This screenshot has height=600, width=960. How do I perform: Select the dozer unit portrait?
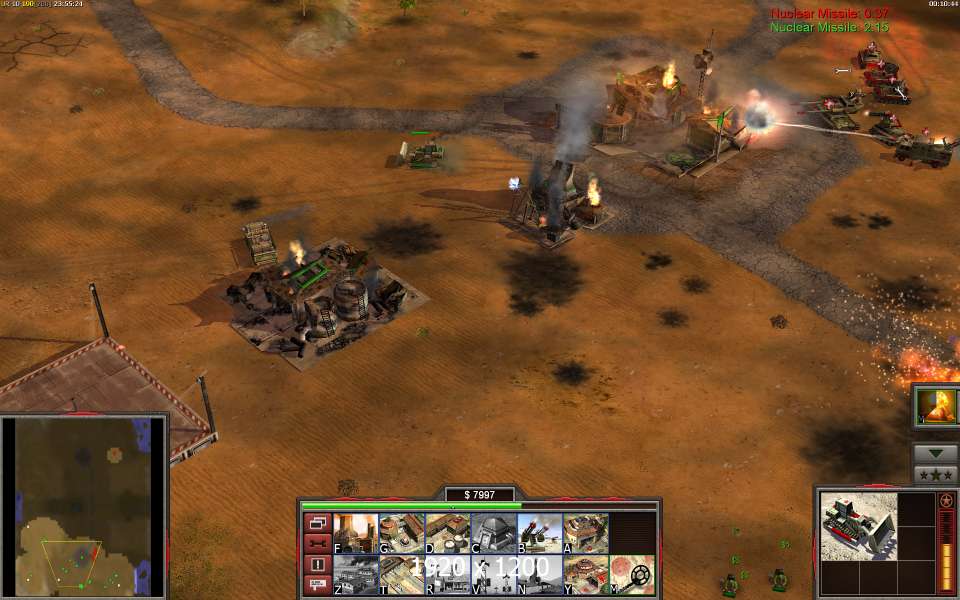click(858, 526)
